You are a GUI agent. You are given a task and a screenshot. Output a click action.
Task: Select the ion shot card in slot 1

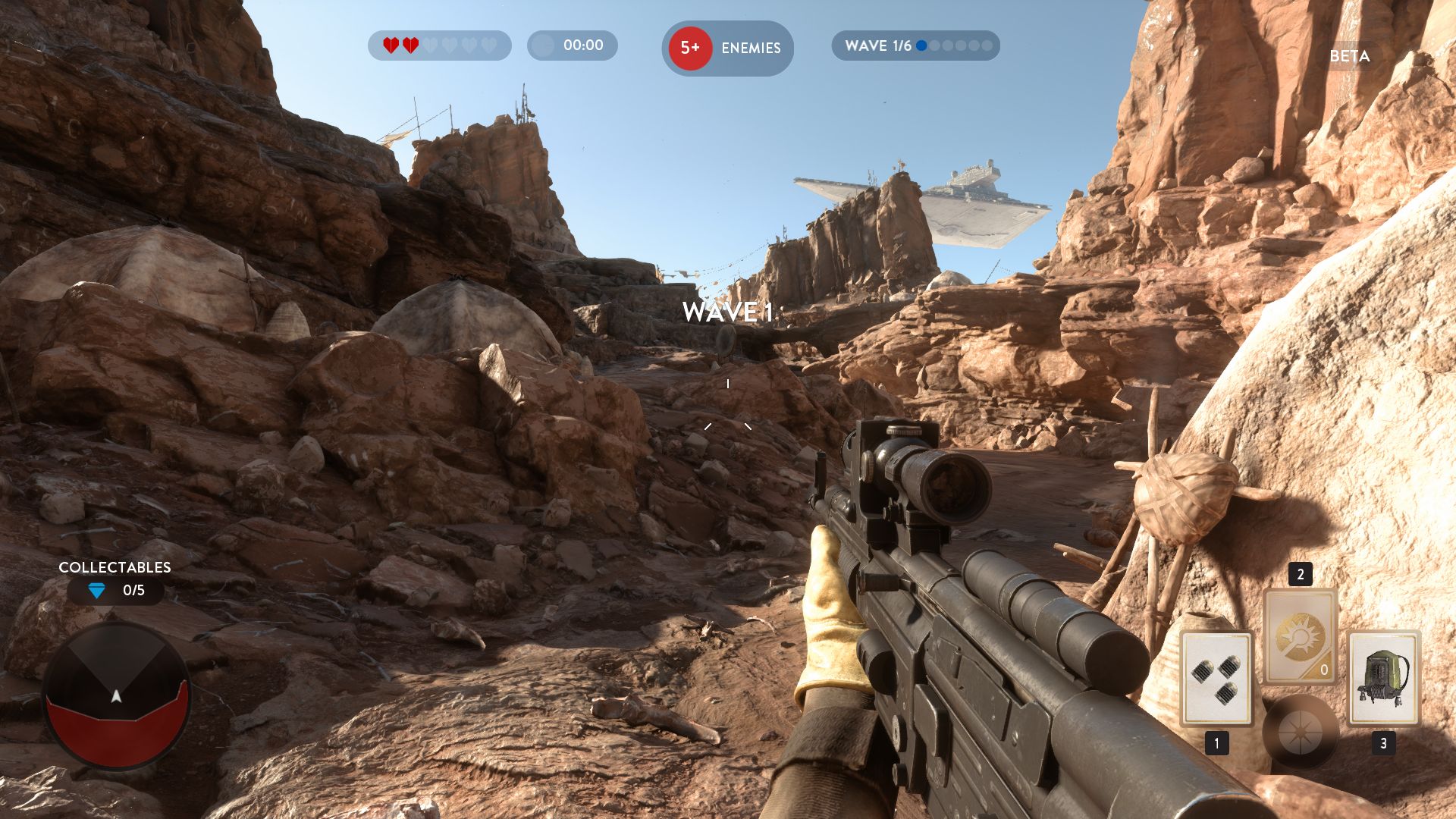point(1216,677)
